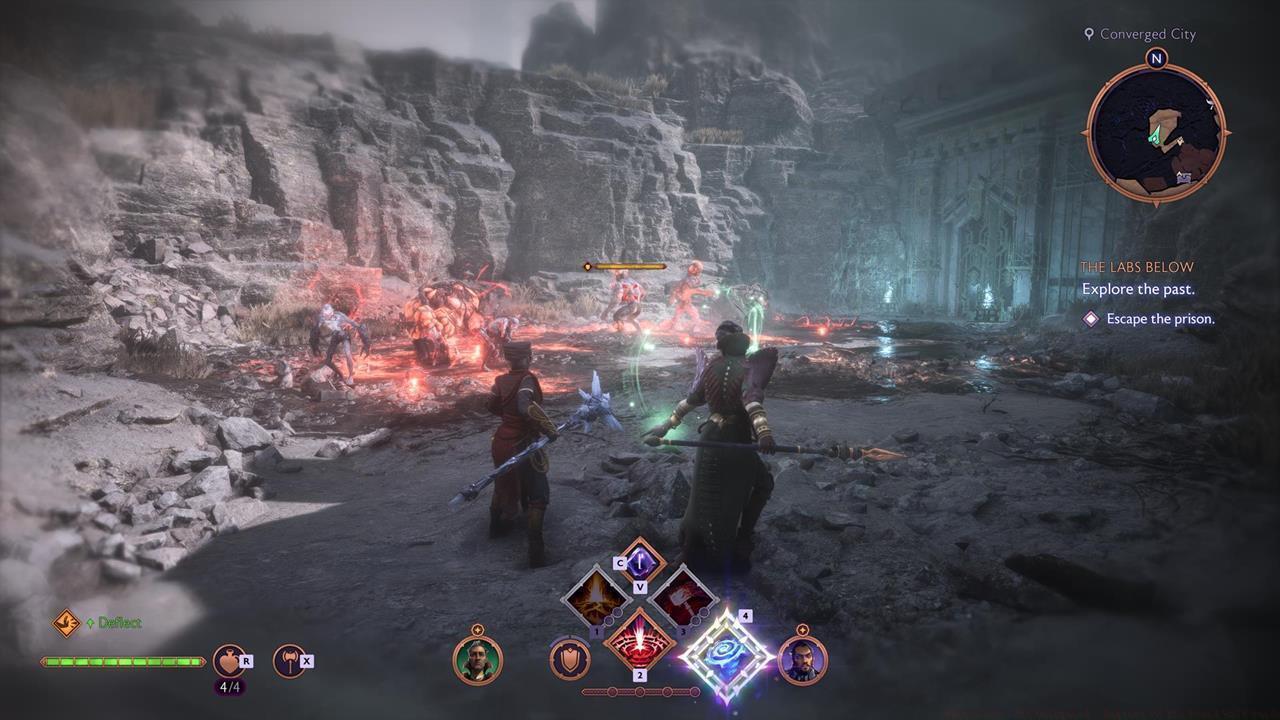The image size is (1280, 720).
Task: Select the grey-haired companion portrait
Action: pyautogui.click(x=477, y=660)
